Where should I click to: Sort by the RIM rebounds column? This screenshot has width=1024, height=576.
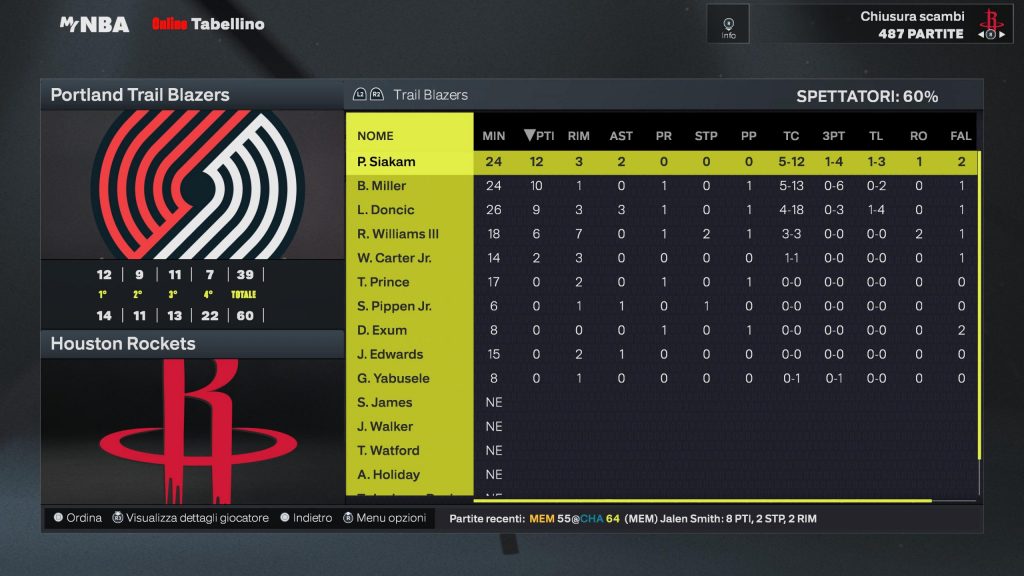click(x=578, y=136)
